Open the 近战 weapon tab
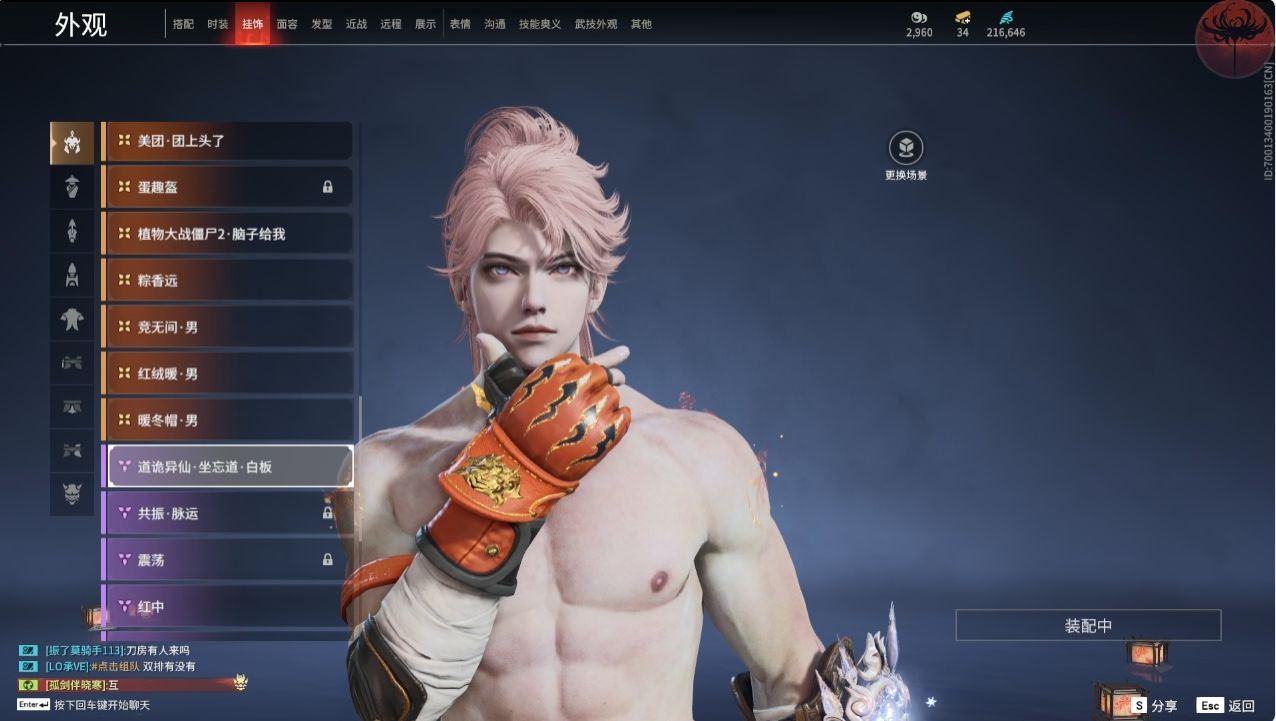Viewport: 1276px width, 721px height. coord(356,24)
